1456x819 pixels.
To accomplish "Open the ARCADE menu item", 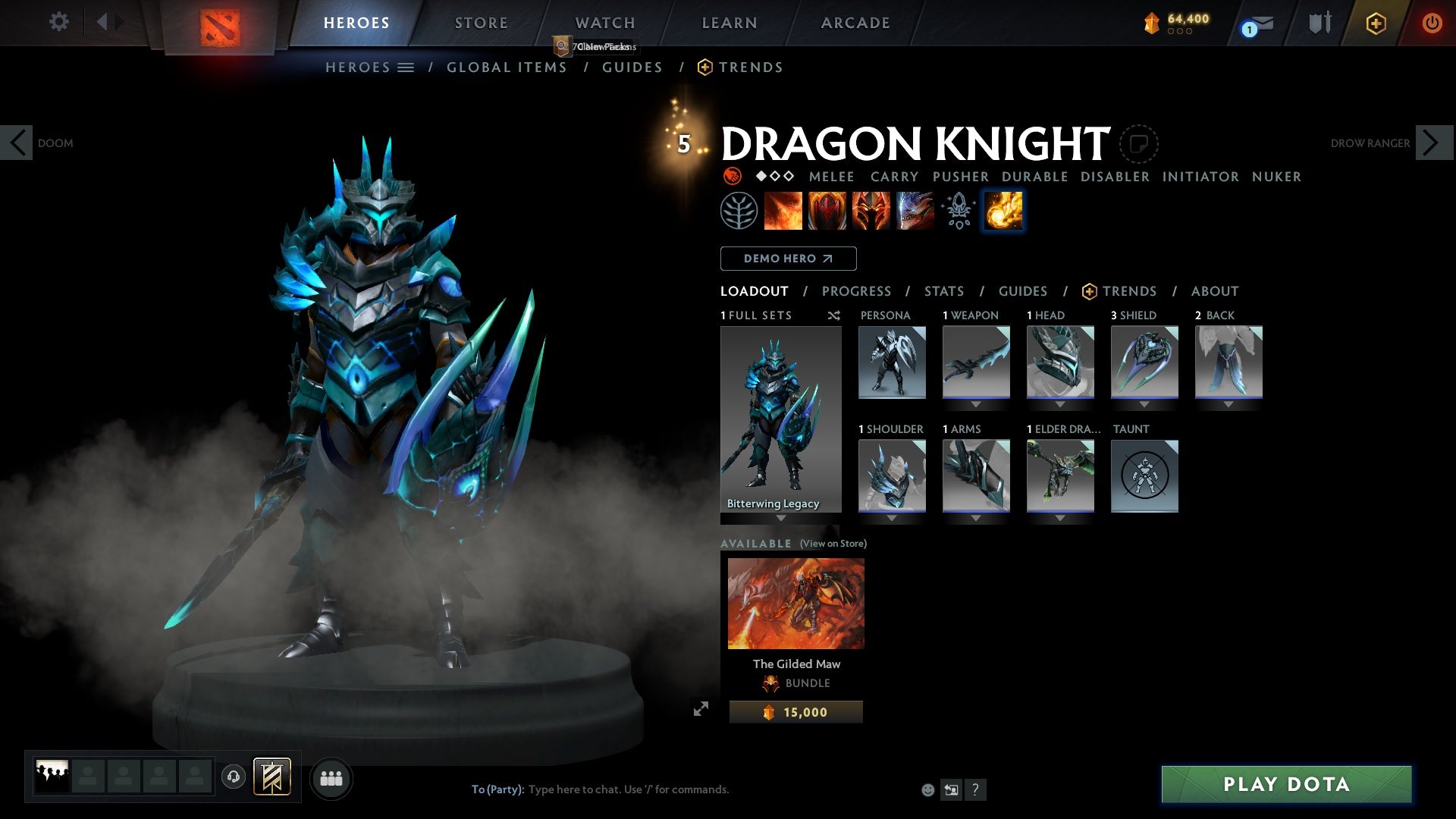I will [x=855, y=22].
